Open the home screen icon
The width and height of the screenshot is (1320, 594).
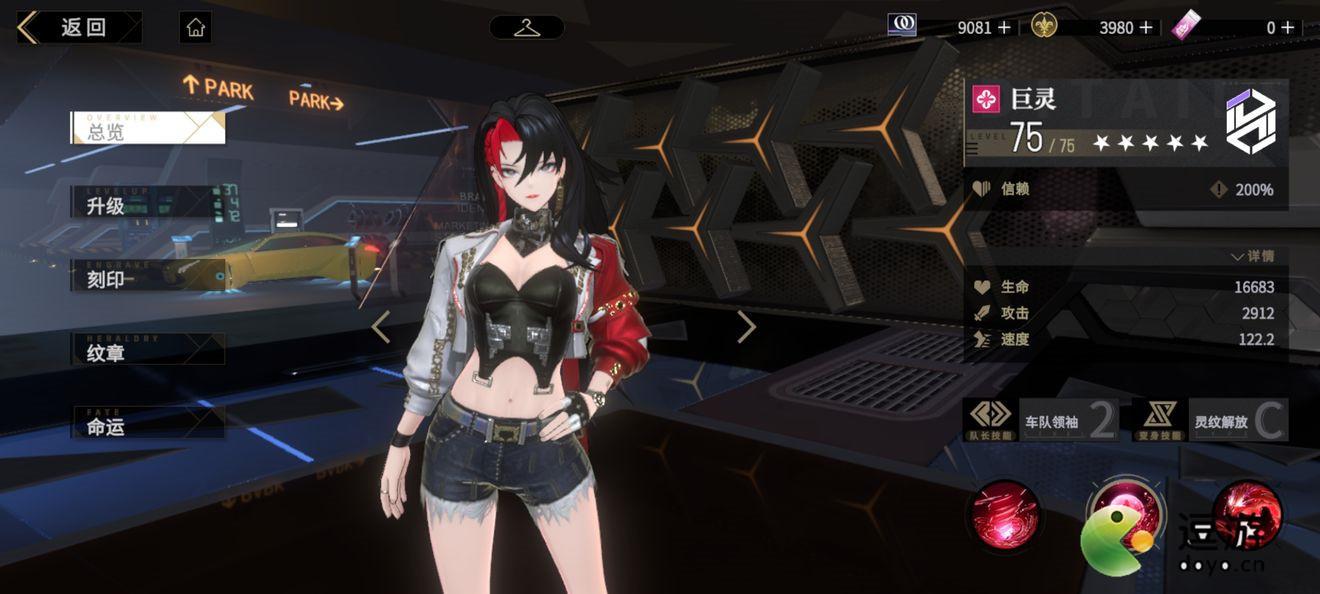pos(196,27)
